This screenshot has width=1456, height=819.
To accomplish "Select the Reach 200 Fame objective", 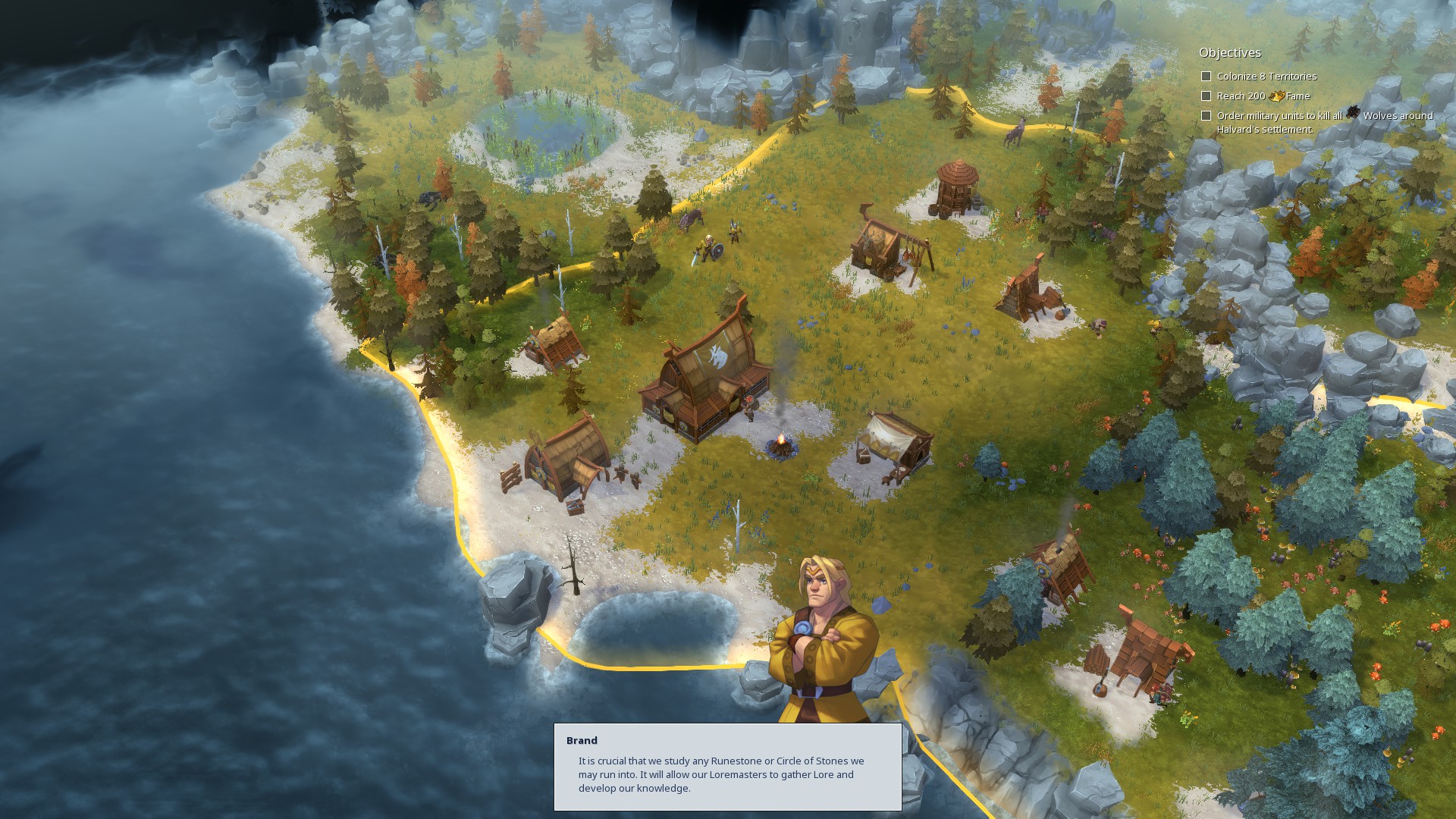I will (1263, 96).
